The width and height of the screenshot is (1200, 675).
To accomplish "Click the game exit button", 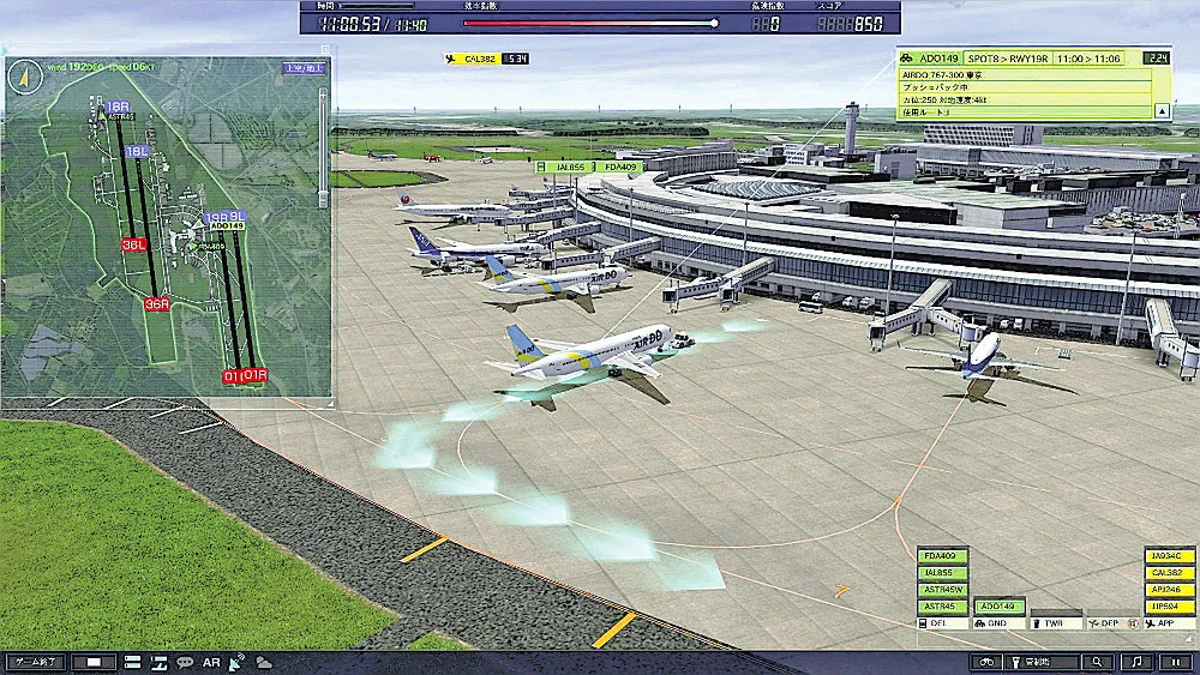I will click(x=34, y=662).
